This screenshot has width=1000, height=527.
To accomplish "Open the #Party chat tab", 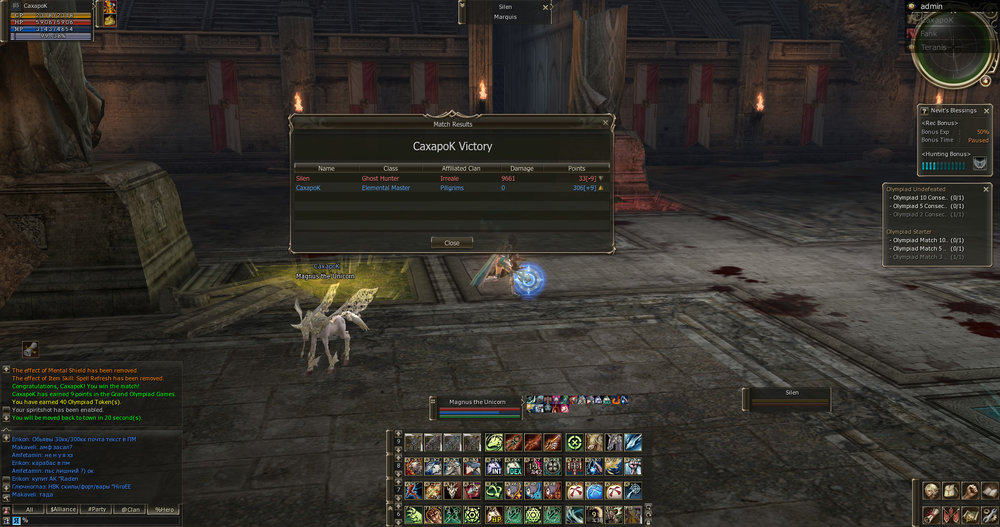I will [97, 509].
